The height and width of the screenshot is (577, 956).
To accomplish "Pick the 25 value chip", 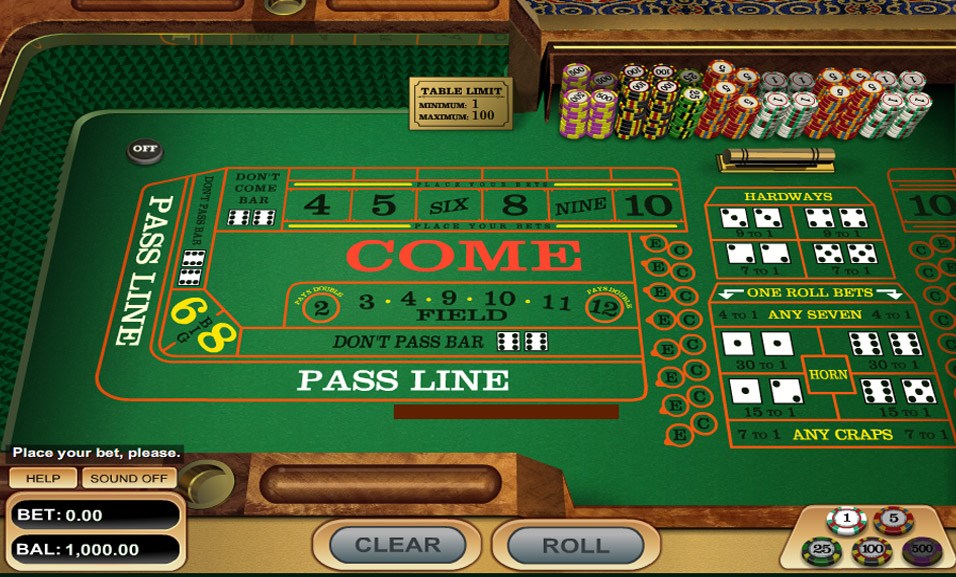I will pyautogui.click(x=823, y=550).
